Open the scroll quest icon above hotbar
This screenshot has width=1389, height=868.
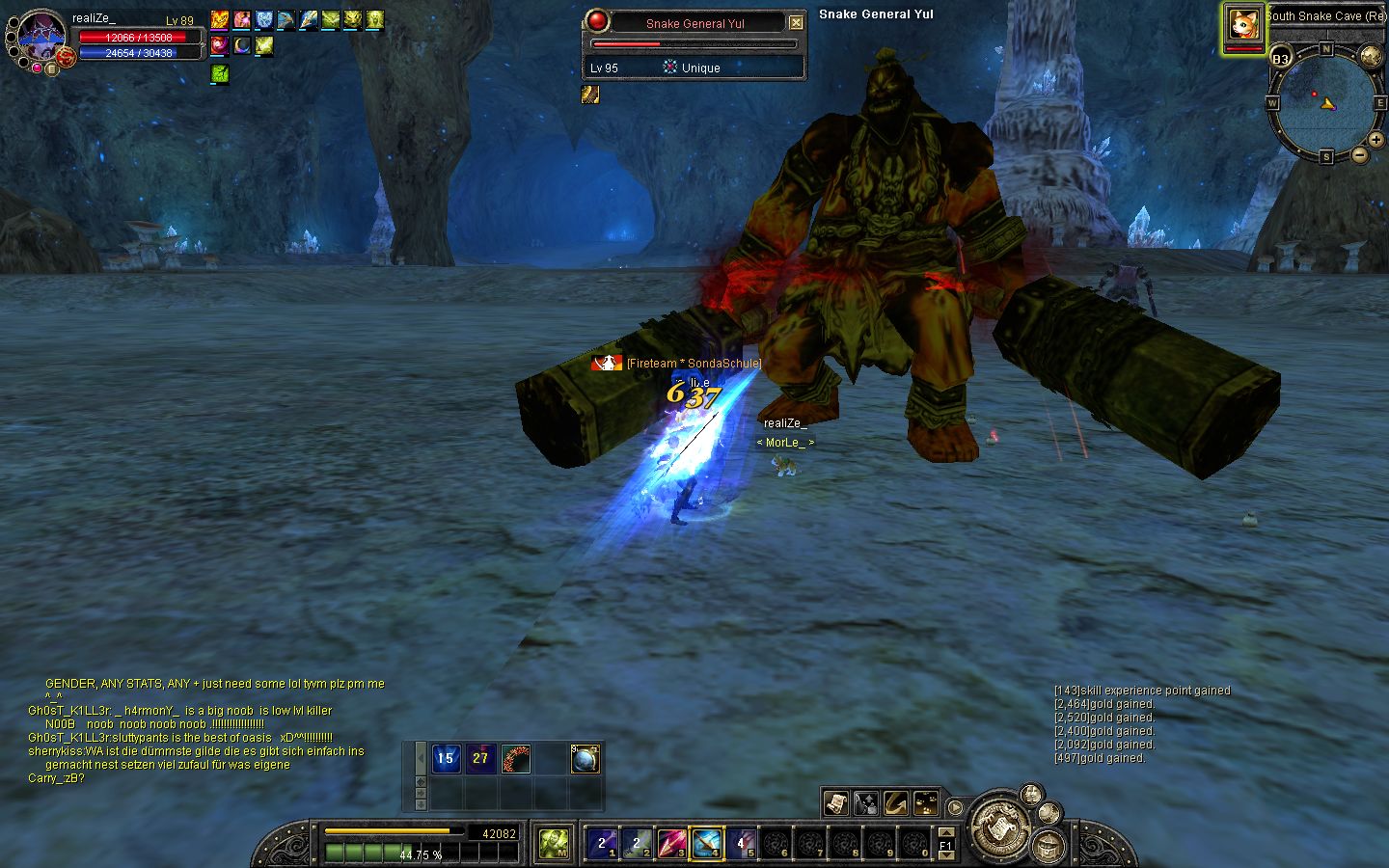click(x=835, y=802)
